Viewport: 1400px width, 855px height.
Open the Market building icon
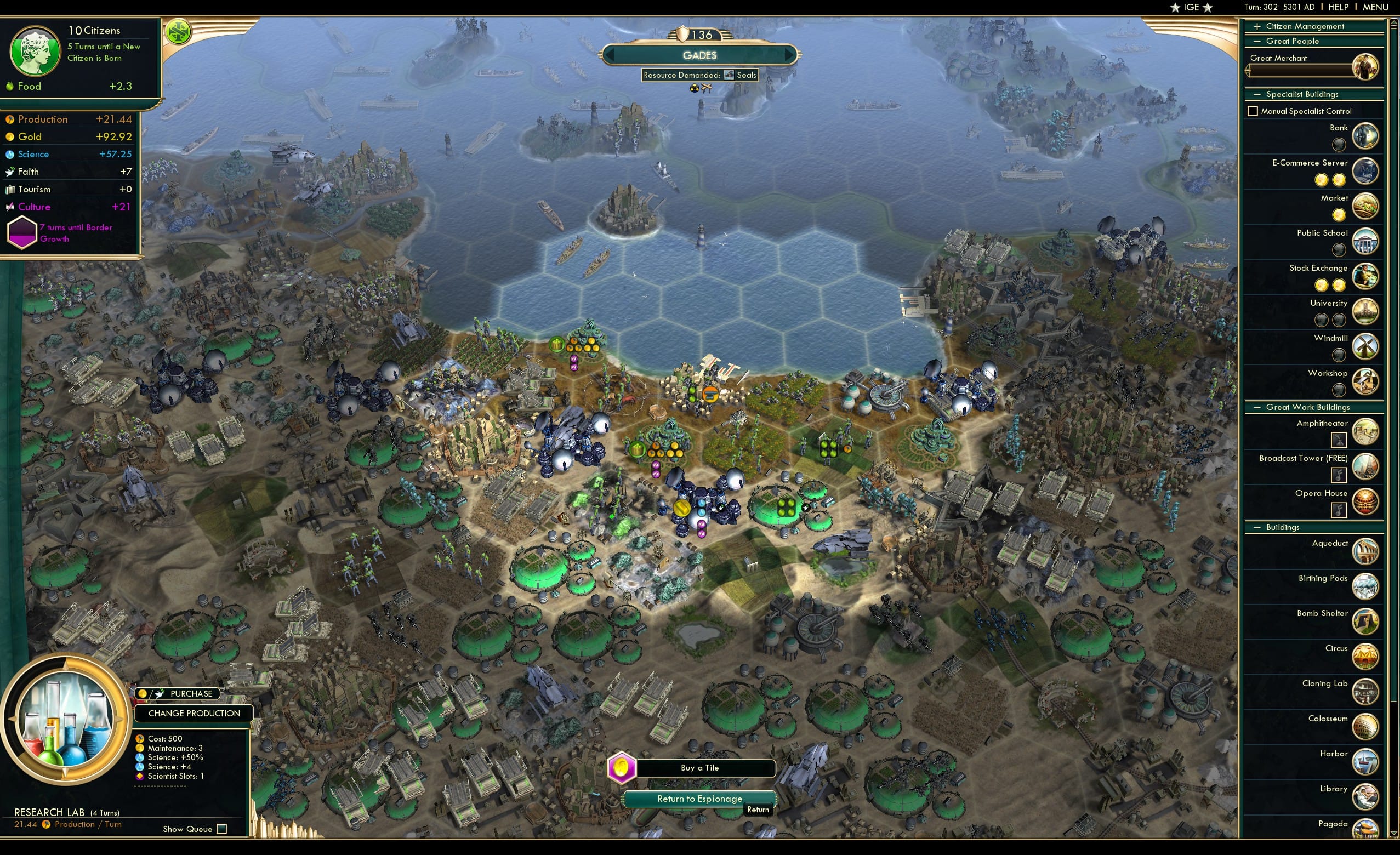pyautogui.click(x=1365, y=206)
